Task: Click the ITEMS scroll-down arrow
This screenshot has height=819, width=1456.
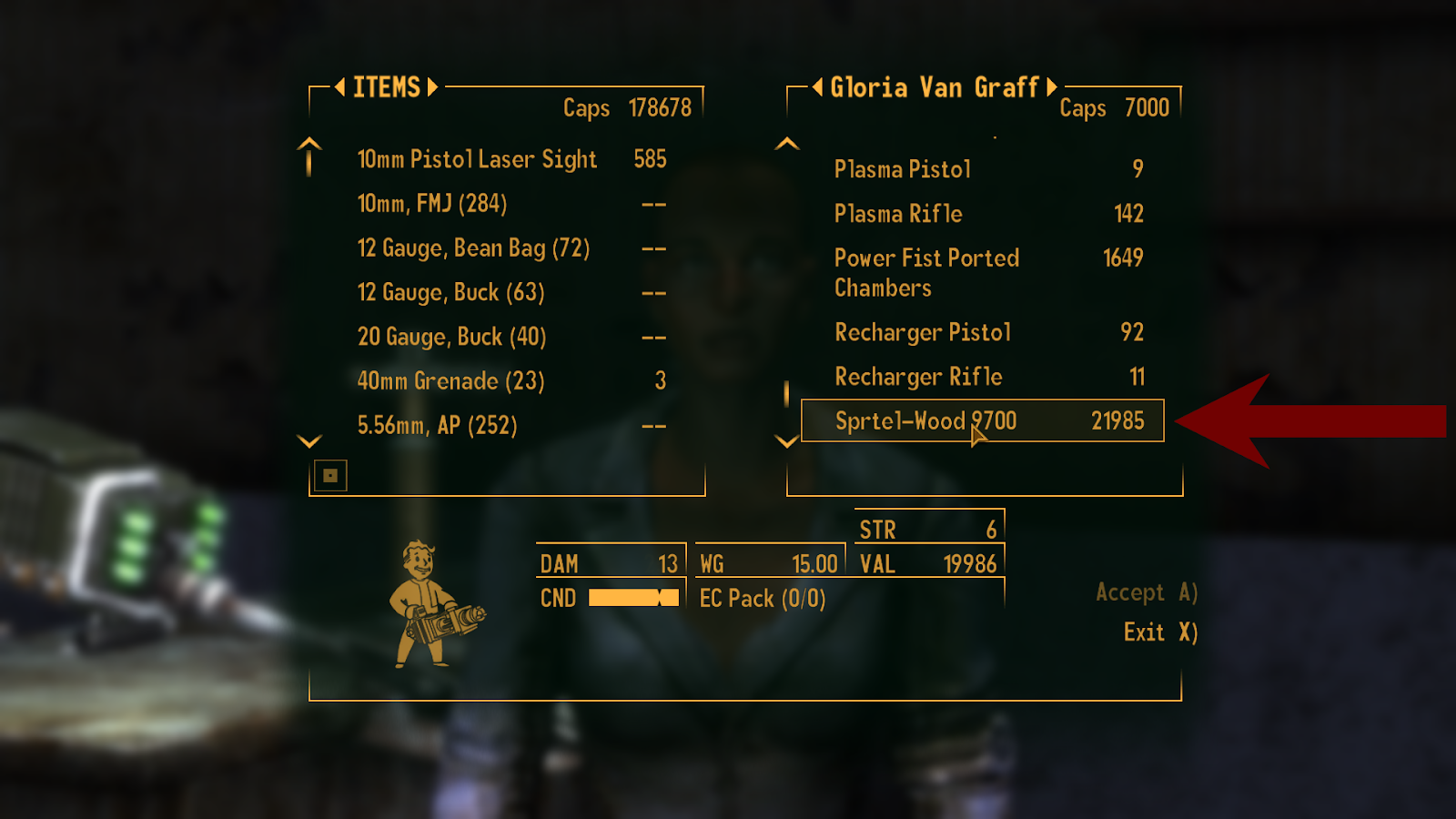Action: coord(308,440)
